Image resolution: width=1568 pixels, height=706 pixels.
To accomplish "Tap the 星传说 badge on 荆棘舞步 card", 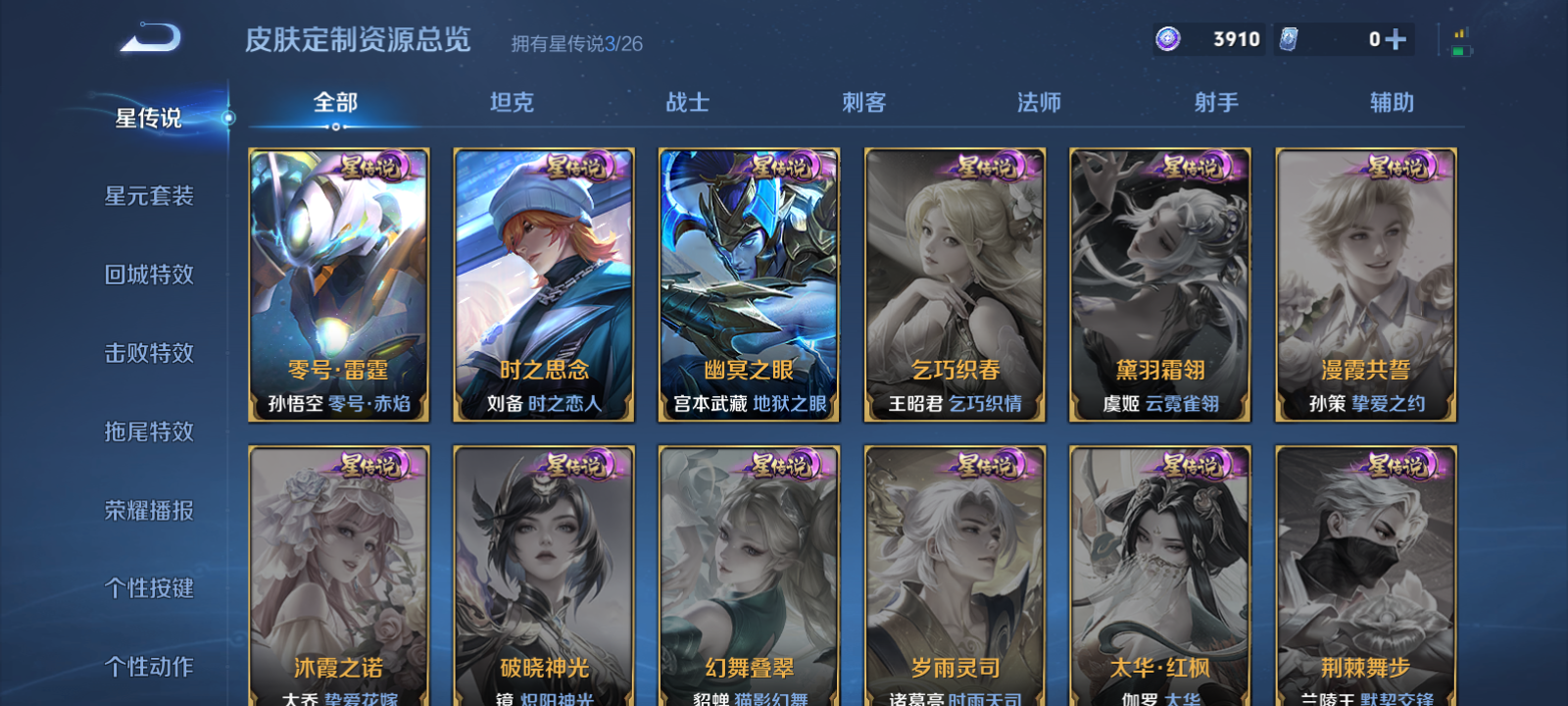I will click(1396, 465).
